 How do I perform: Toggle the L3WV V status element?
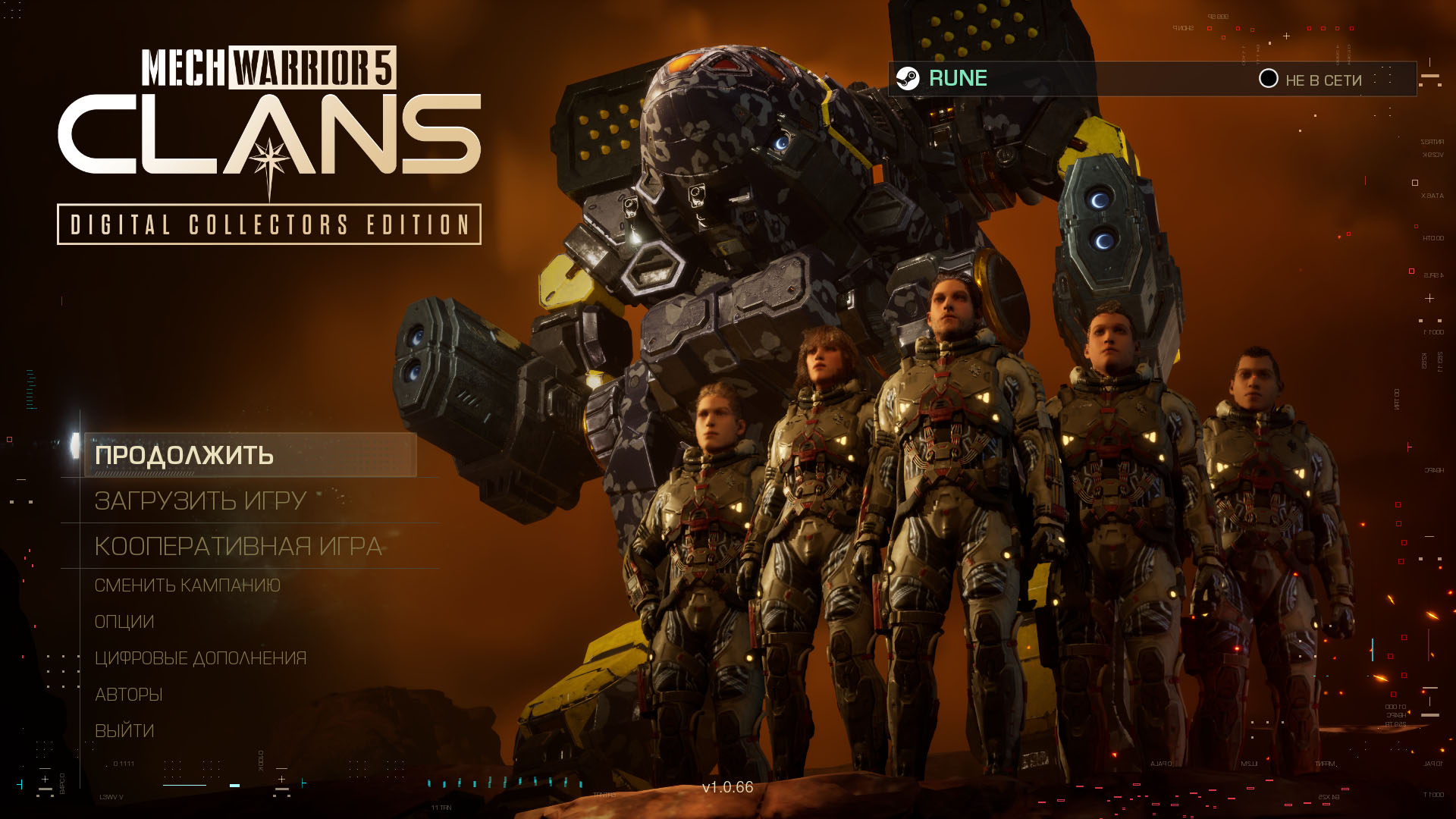(x=111, y=798)
